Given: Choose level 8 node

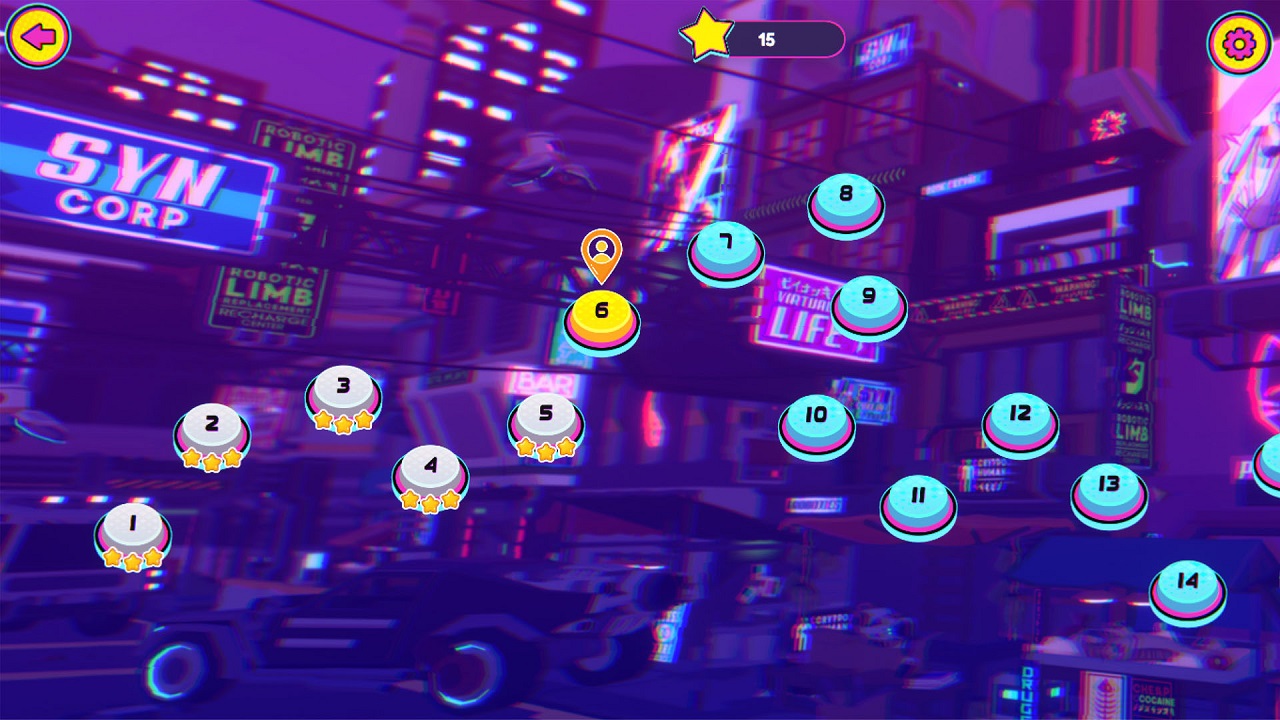Looking at the screenshot, I should pyautogui.click(x=846, y=198).
